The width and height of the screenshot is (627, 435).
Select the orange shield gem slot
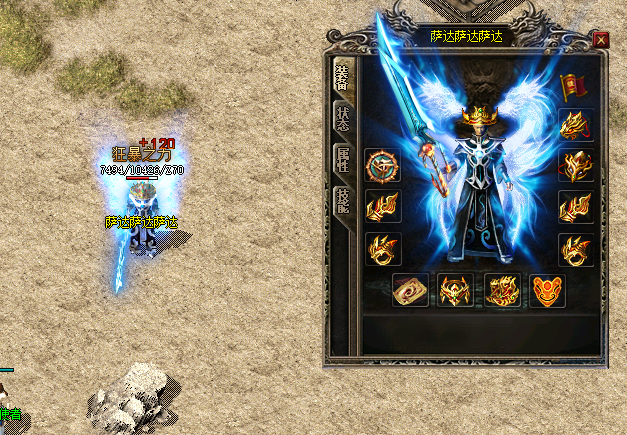tap(548, 290)
